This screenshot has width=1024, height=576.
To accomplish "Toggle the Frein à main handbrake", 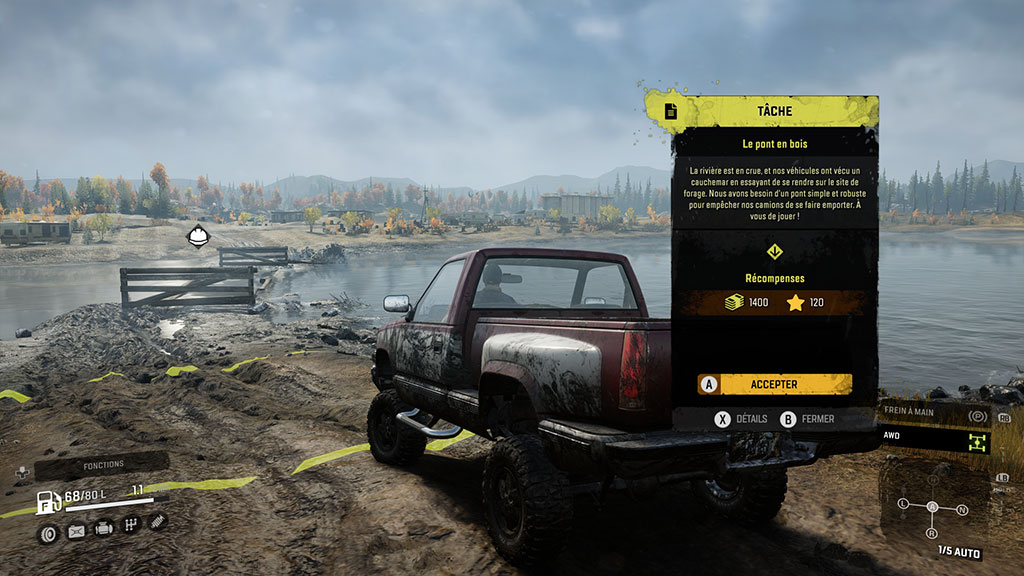I will [931, 415].
